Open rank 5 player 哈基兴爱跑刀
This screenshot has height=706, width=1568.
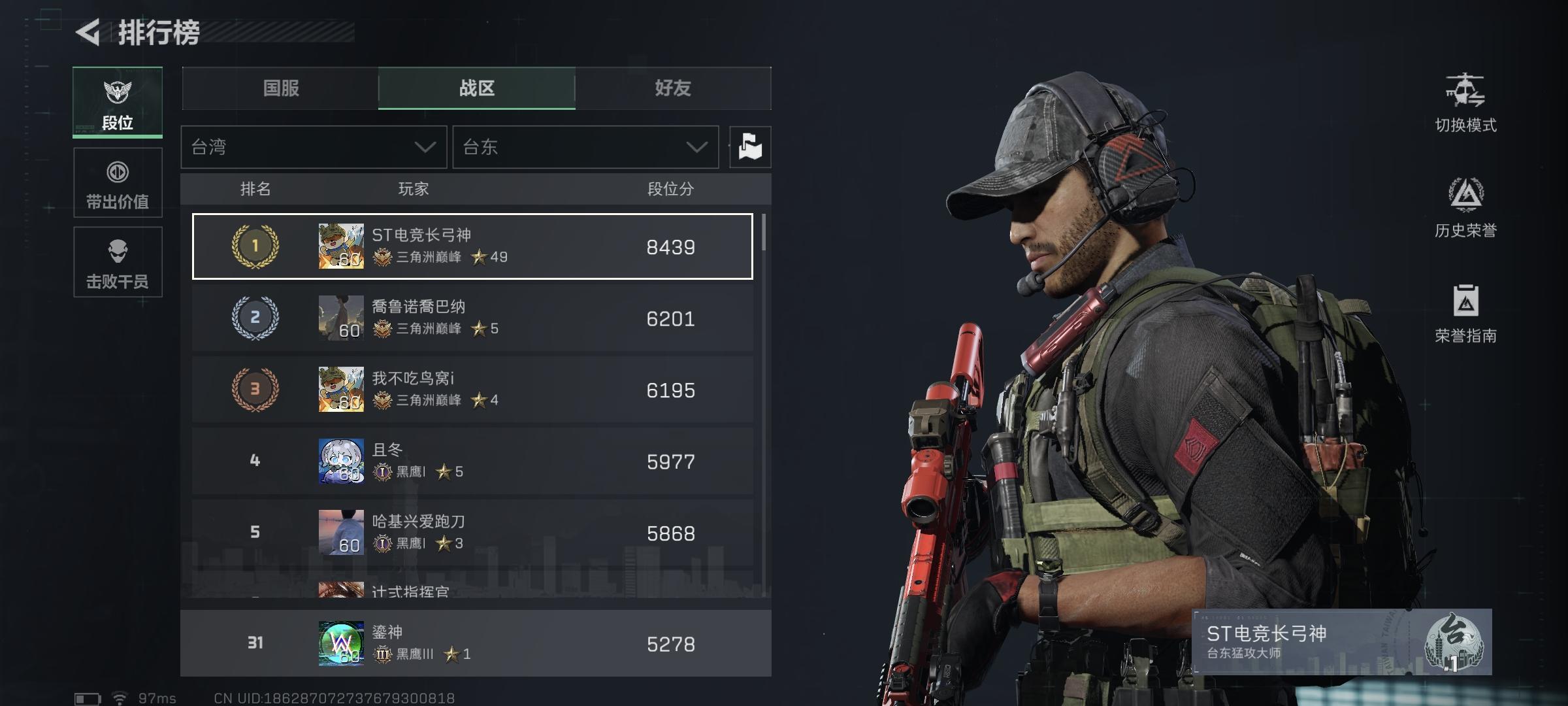[472, 533]
